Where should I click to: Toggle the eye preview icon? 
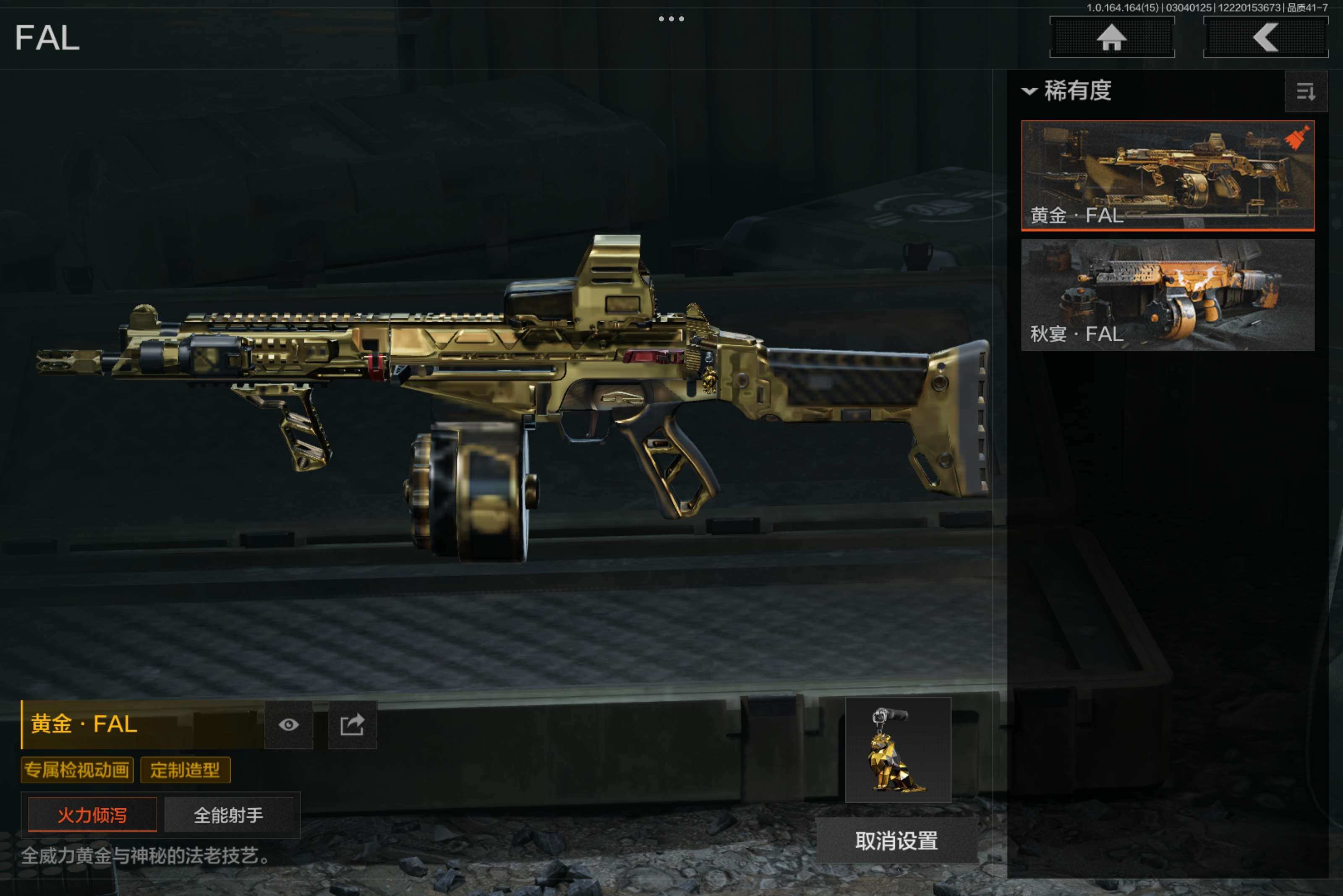tap(289, 724)
